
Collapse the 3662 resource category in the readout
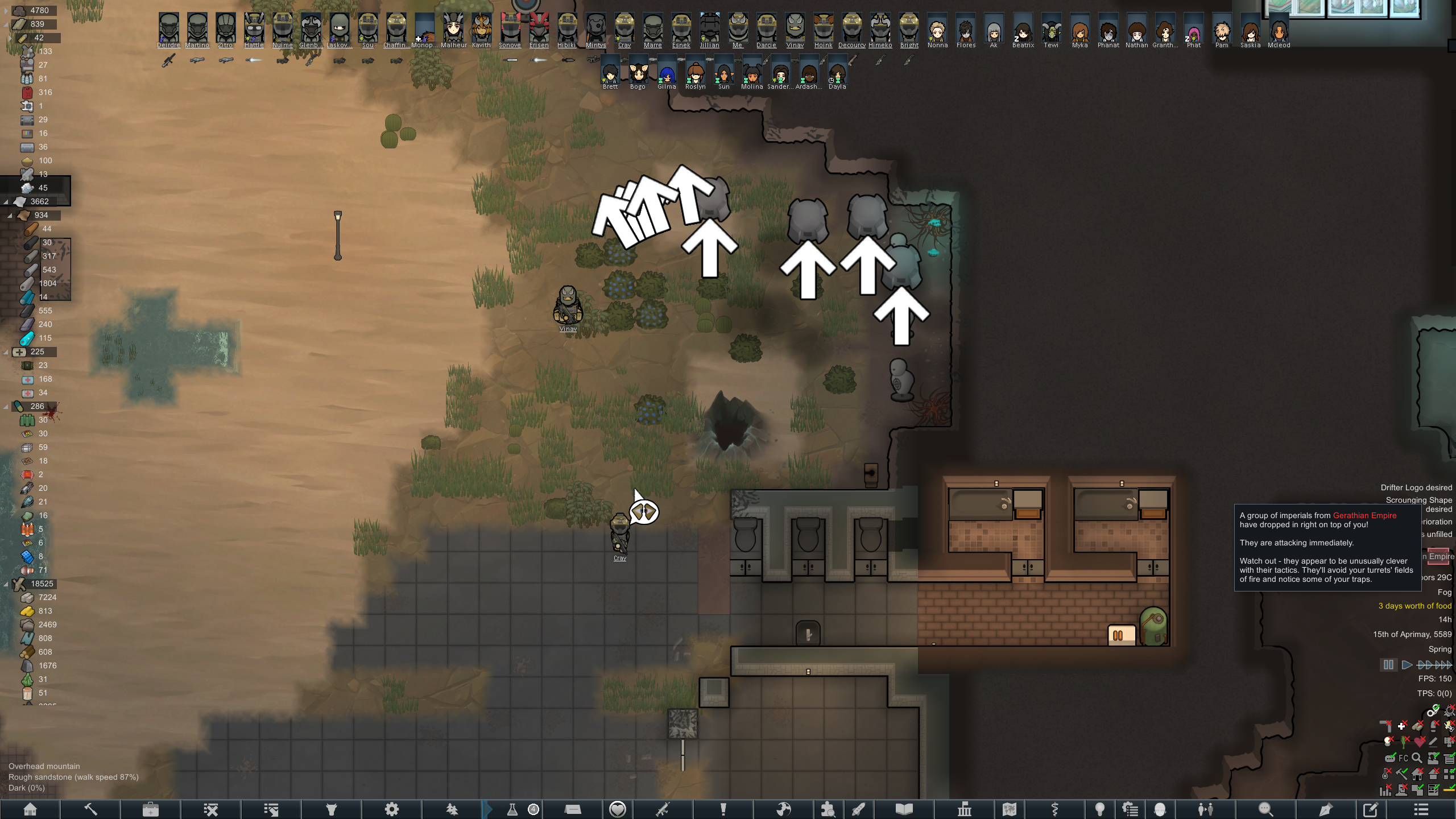pyautogui.click(x=6, y=202)
